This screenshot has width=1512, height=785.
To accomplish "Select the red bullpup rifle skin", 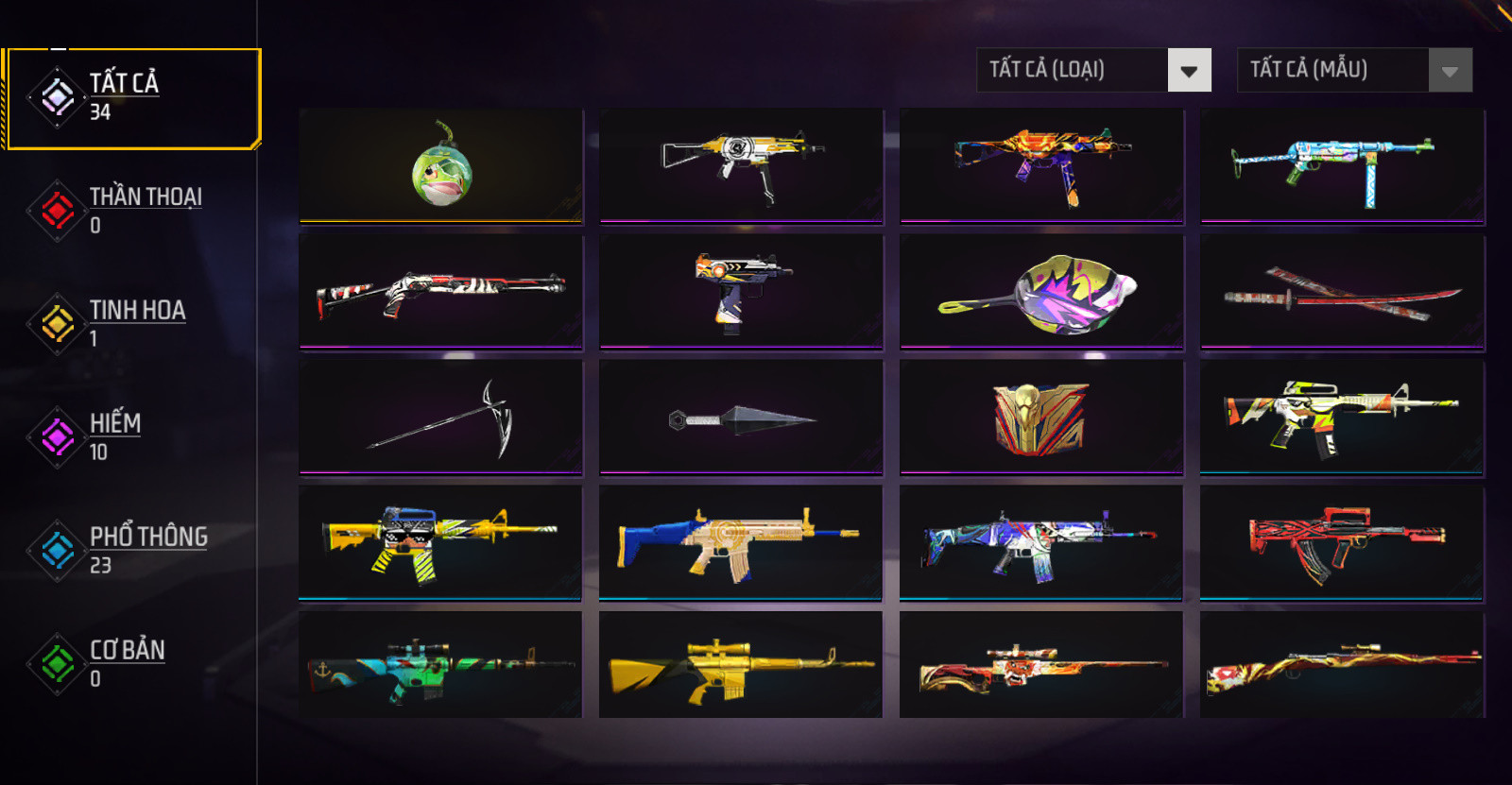I will (x=1342, y=542).
